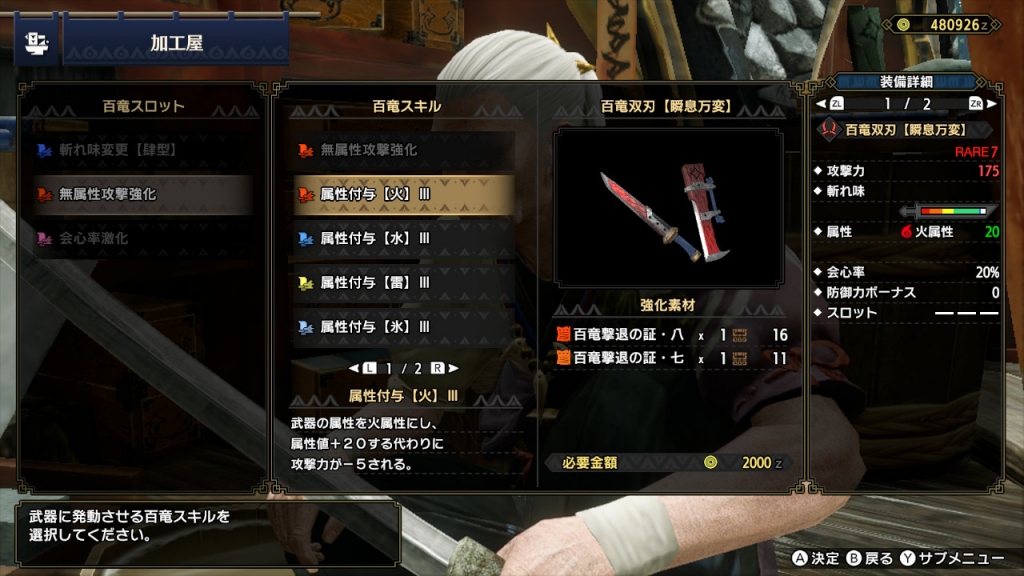Choose 属性付与【氷】III skill
The width and height of the screenshot is (1024, 576).
coord(403,326)
